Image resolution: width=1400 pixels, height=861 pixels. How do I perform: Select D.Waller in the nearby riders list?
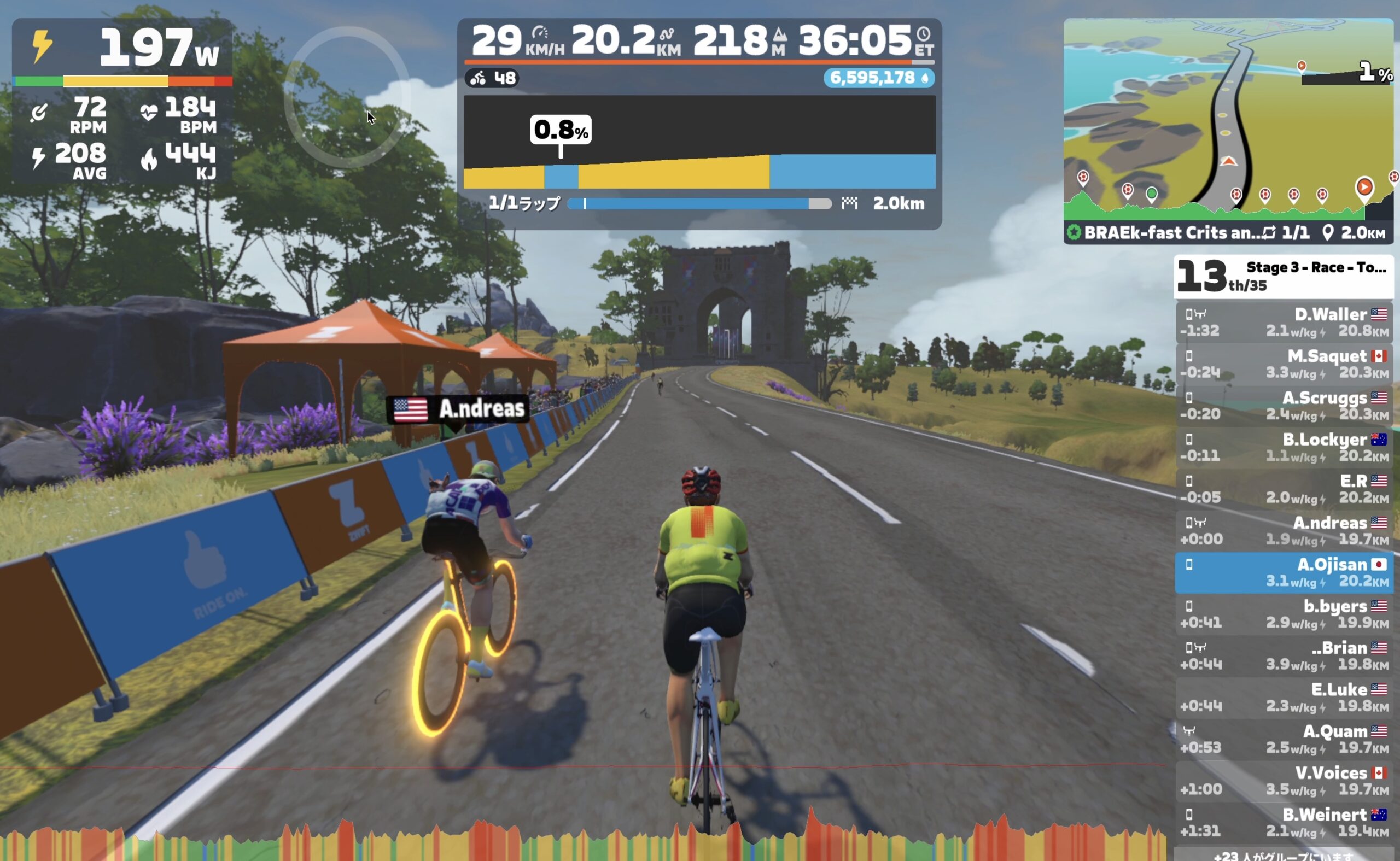(1284, 323)
